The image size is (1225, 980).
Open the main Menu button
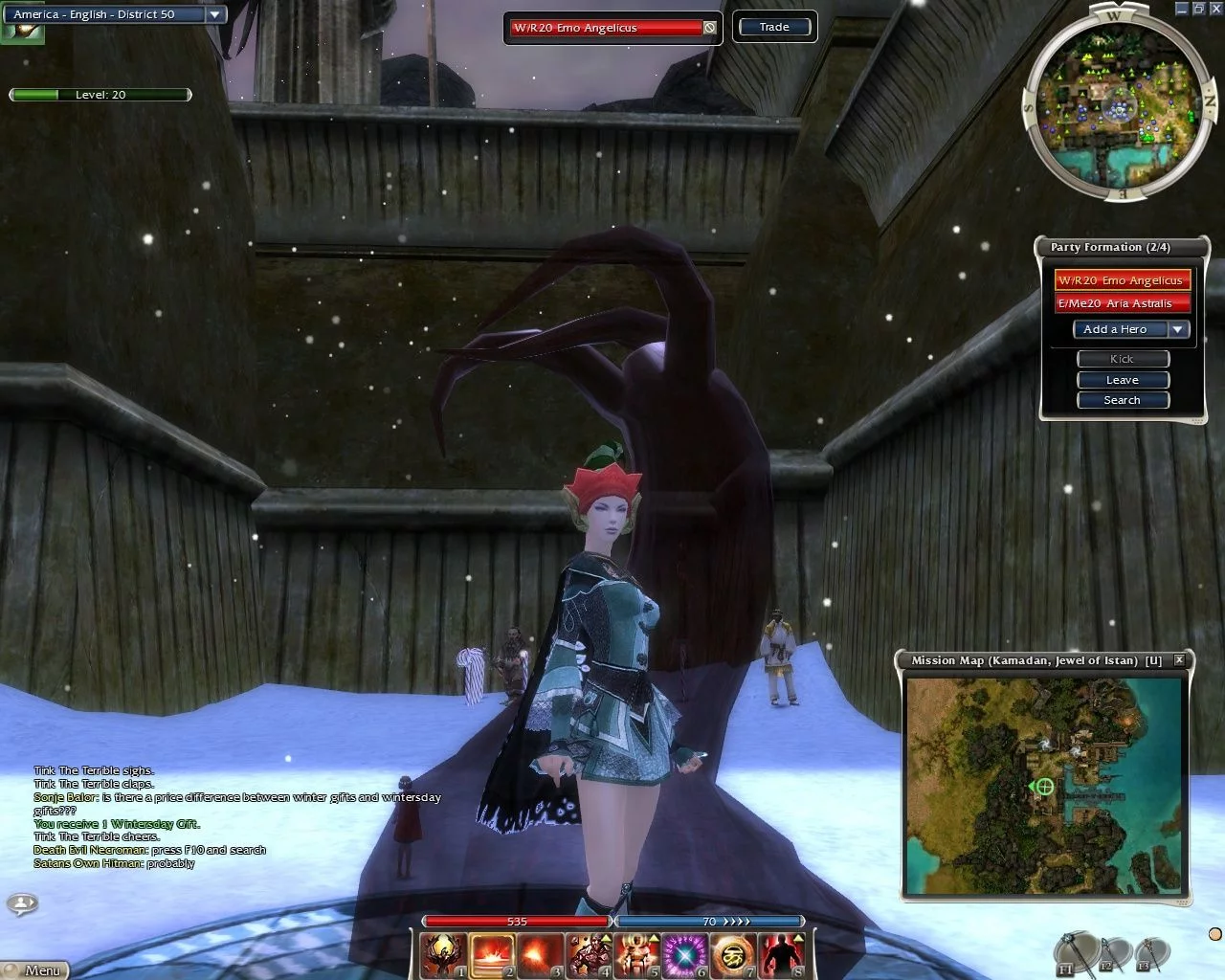38,969
